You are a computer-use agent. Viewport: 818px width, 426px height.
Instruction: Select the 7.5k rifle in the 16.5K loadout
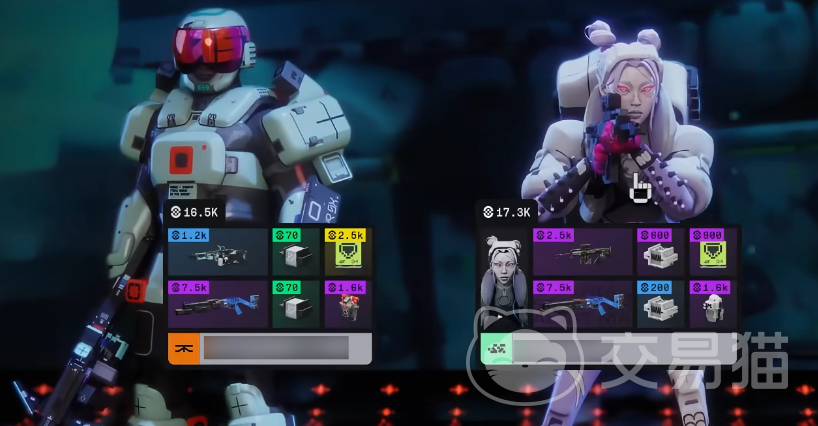pyautogui.click(x=218, y=304)
